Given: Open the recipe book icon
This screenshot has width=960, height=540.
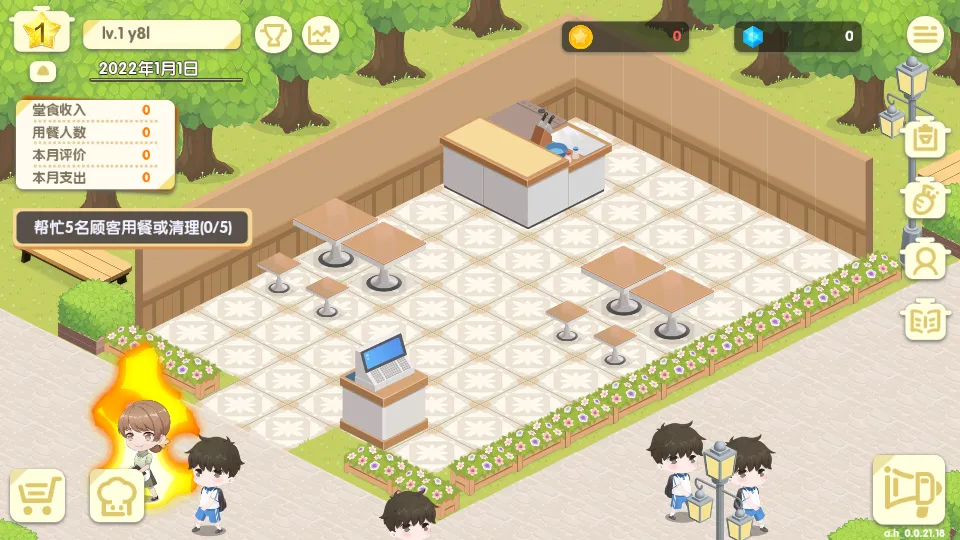Looking at the screenshot, I should point(925,321).
